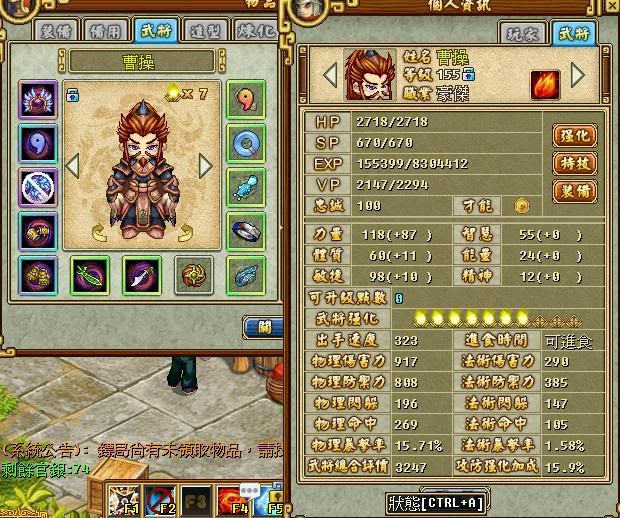Cycle to previous general beside character model

(x=71, y=164)
